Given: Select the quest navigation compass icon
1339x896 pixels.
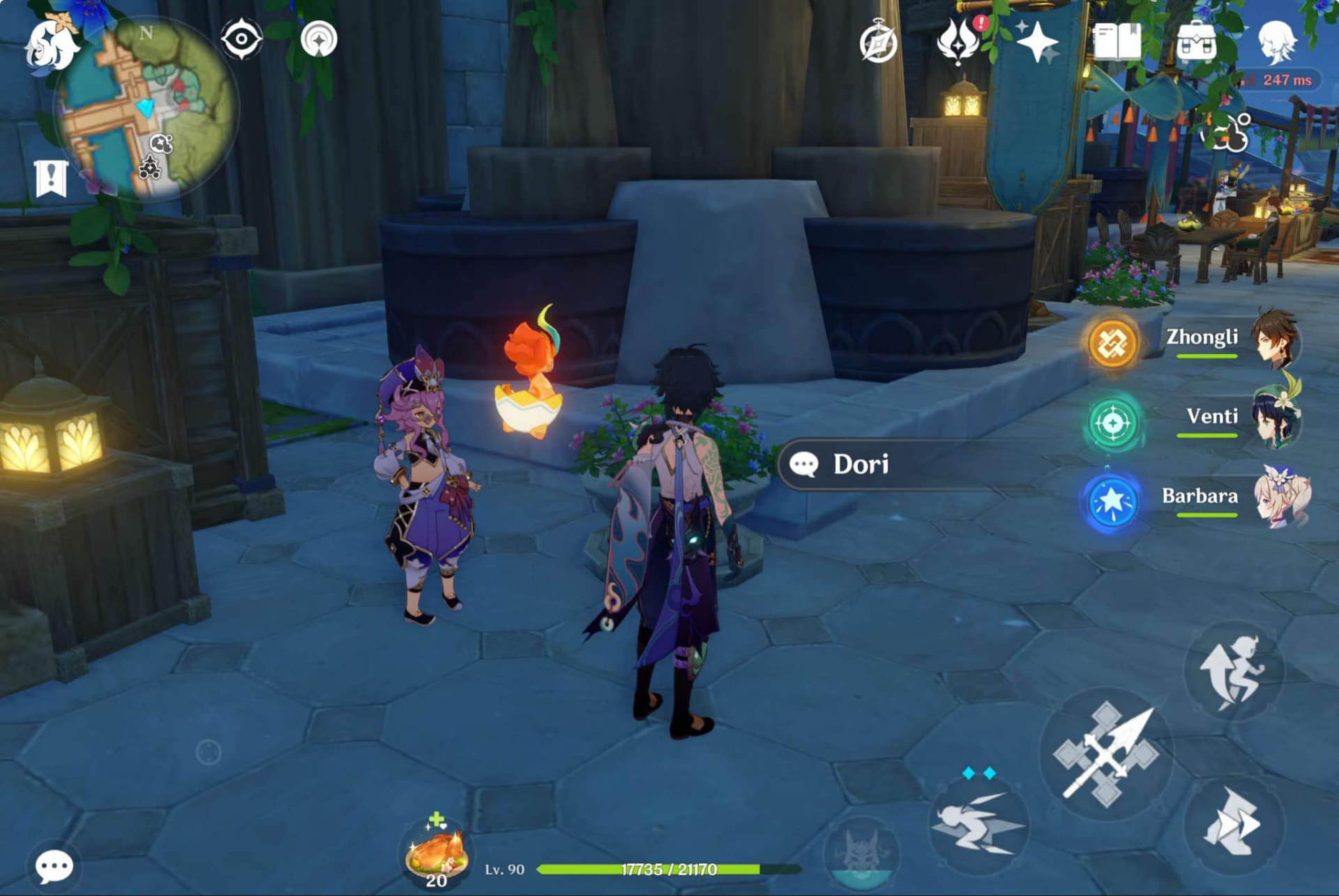Looking at the screenshot, I should [878, 42].
